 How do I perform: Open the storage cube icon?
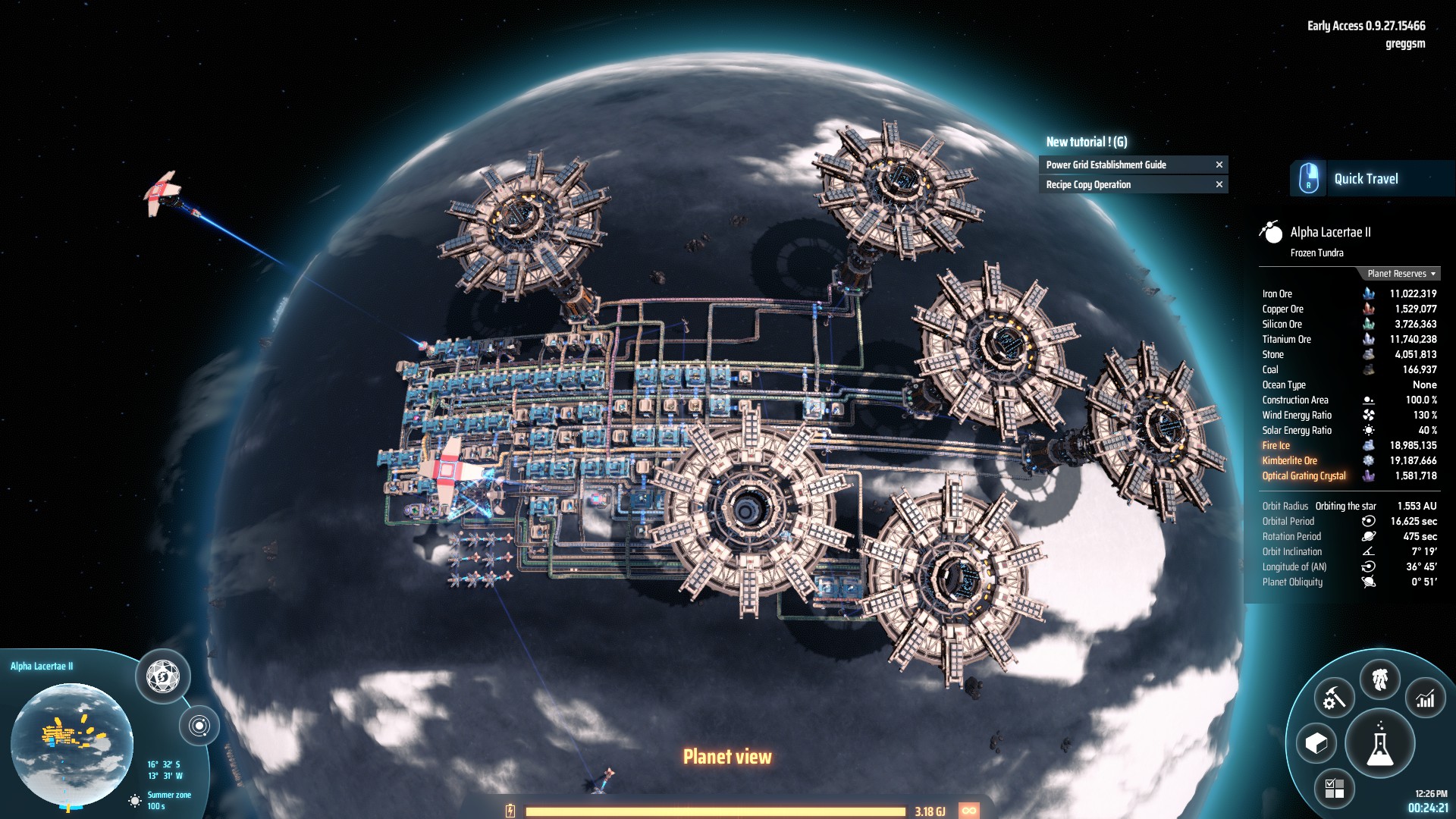1316,743
